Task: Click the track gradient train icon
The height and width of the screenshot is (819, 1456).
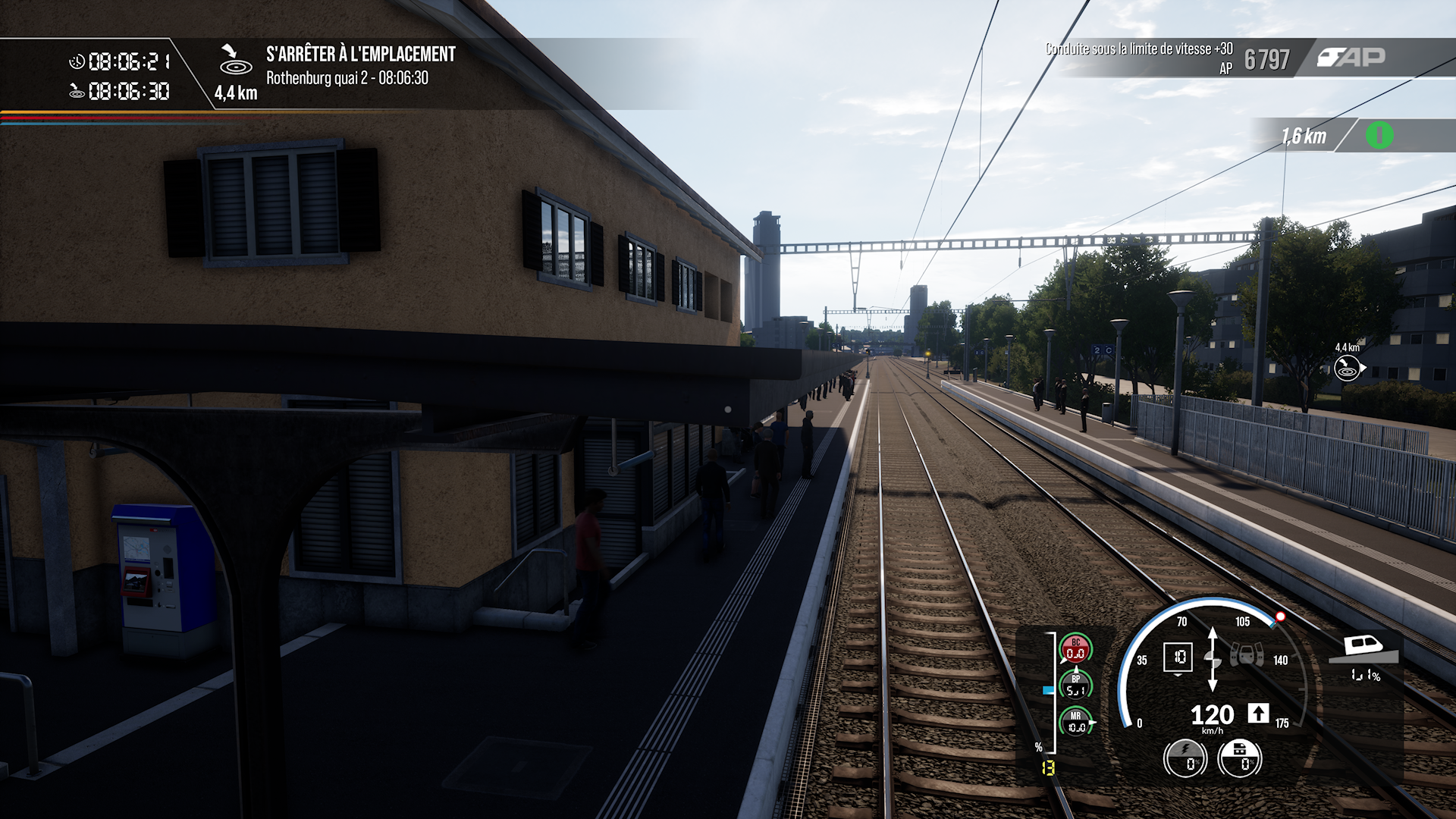Action: click(x=1364, y=650)
